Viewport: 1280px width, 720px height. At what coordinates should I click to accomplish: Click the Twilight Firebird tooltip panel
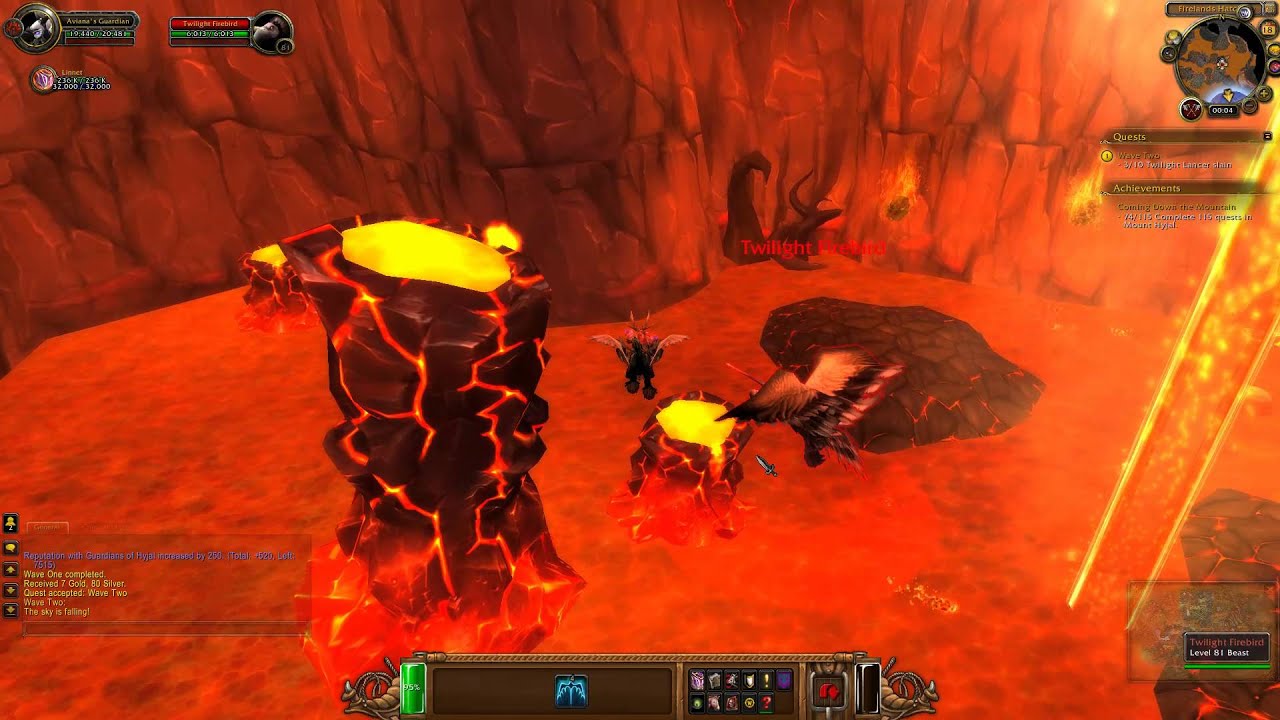point(1226,648)
